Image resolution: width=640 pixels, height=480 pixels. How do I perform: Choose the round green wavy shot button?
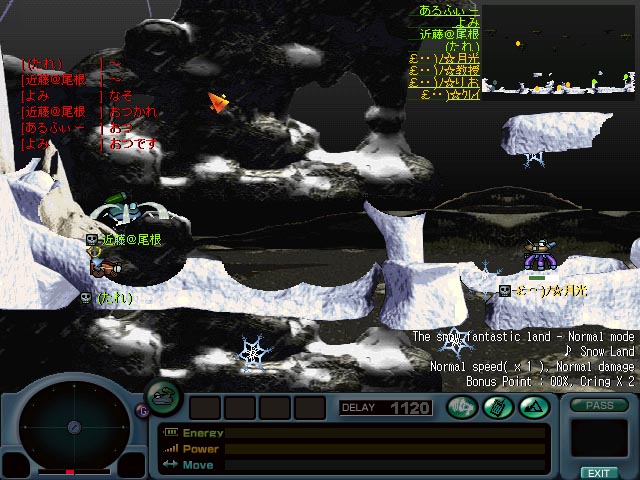[462, 407]
